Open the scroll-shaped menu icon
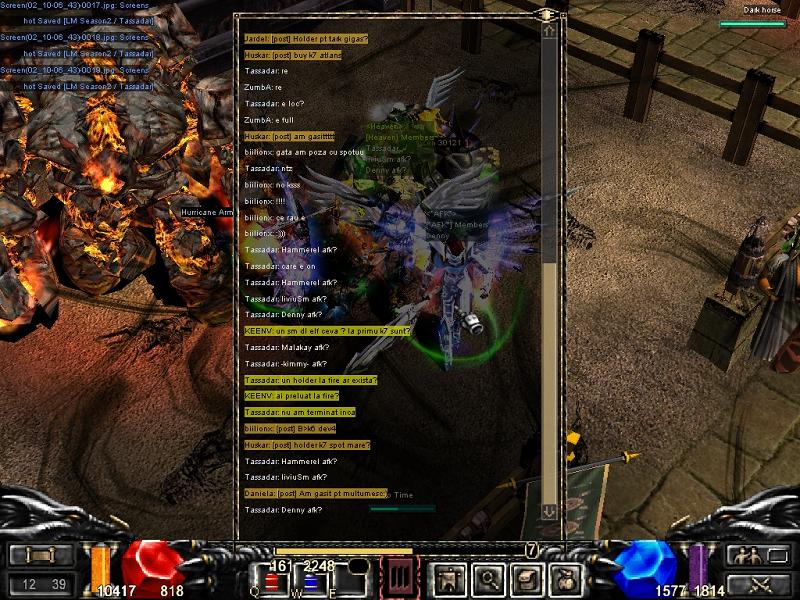 pos(525,577)
